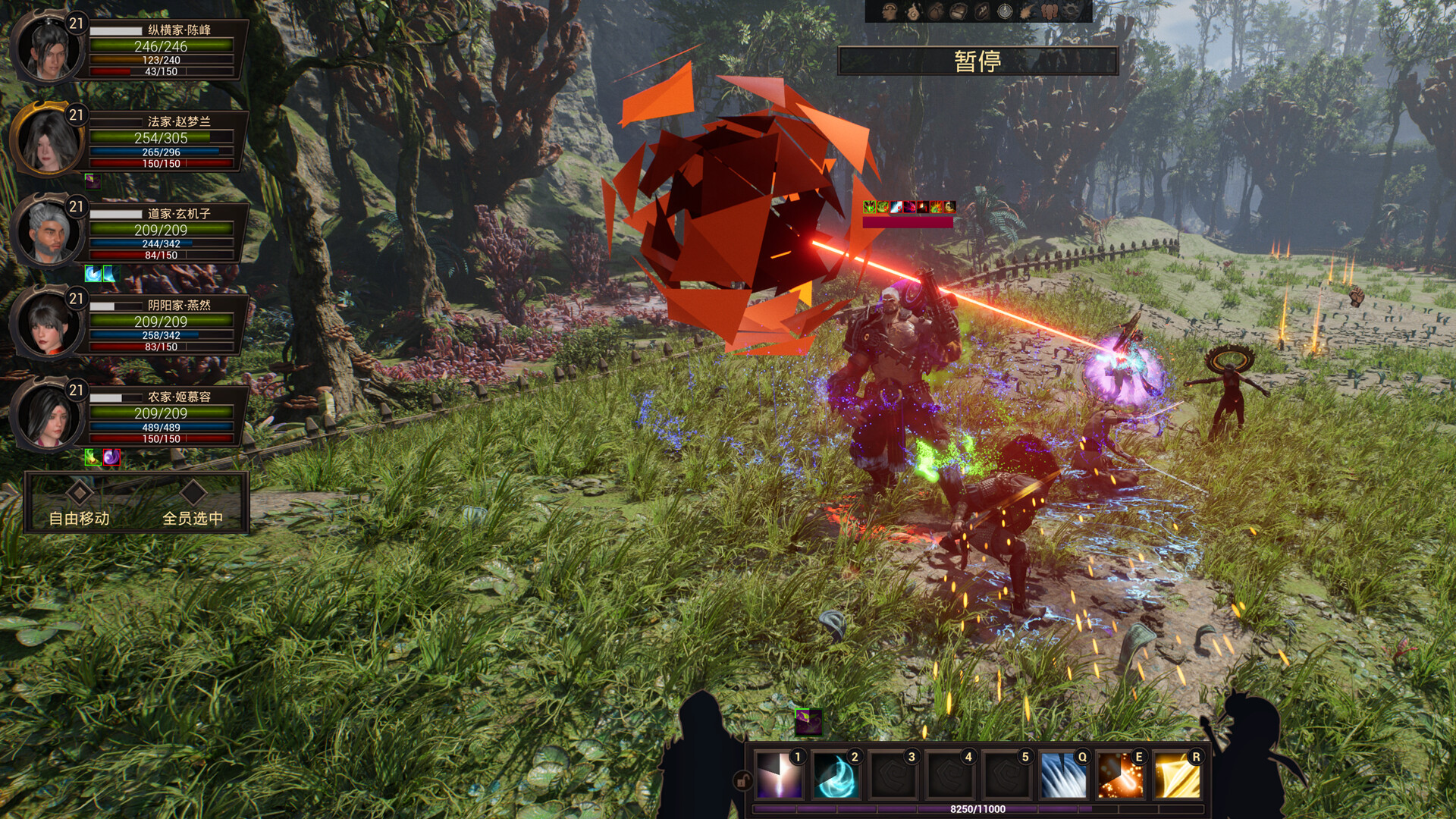Image resolution: width=1456 pixels, height=819 pixels.
Task: Trigger the orange sparks skill on E
Action: (1120, 776)
